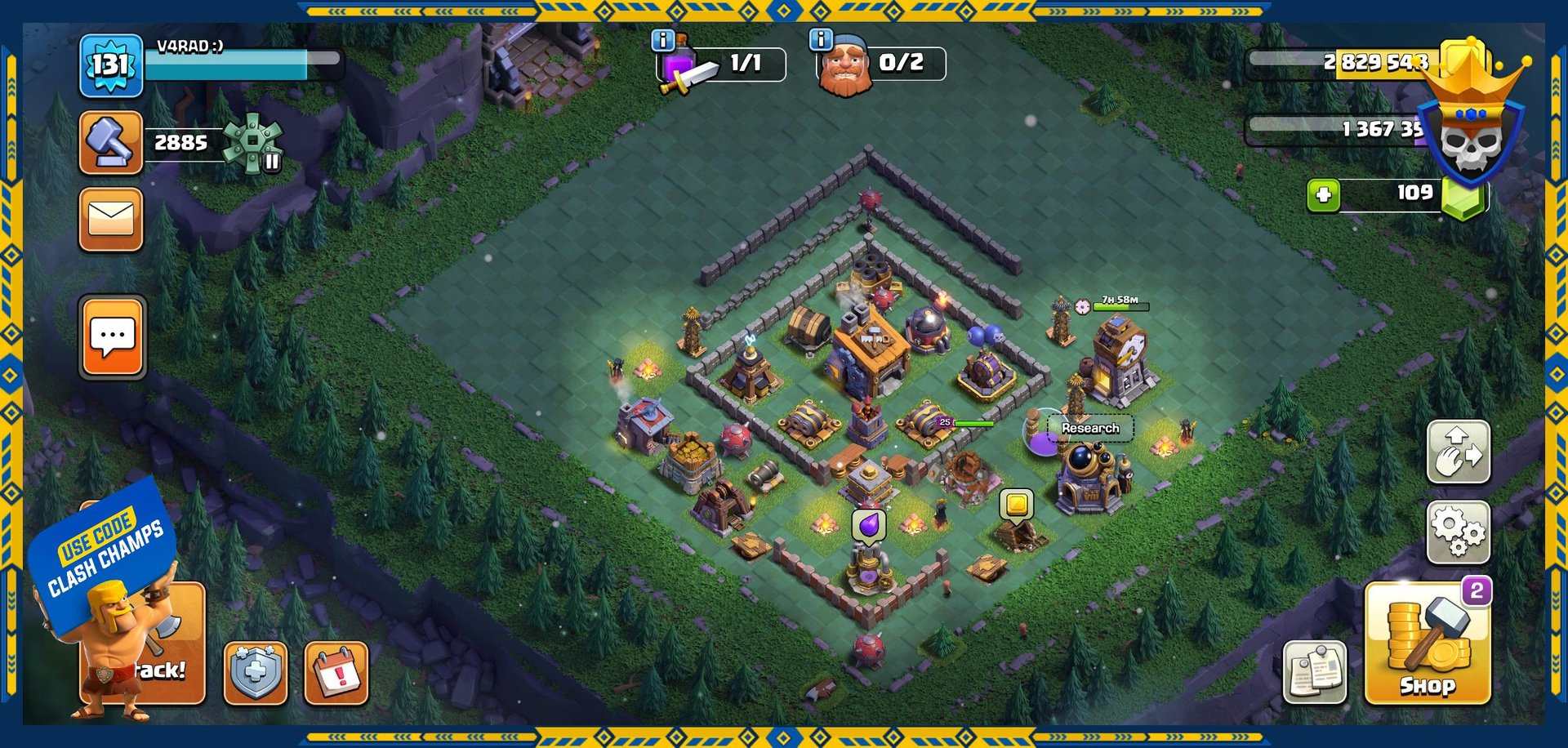This screenshot has height=748, width=1568.
Task: Show army info for the sword elixir
Action: [662, 40]
